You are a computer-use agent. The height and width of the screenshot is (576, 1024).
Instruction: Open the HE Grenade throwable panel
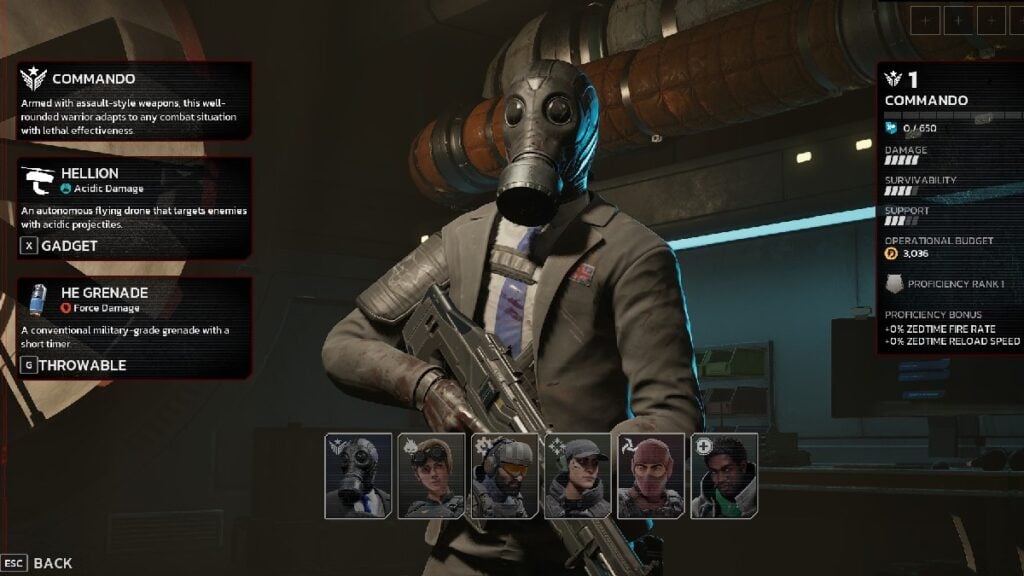coord(134,327)
